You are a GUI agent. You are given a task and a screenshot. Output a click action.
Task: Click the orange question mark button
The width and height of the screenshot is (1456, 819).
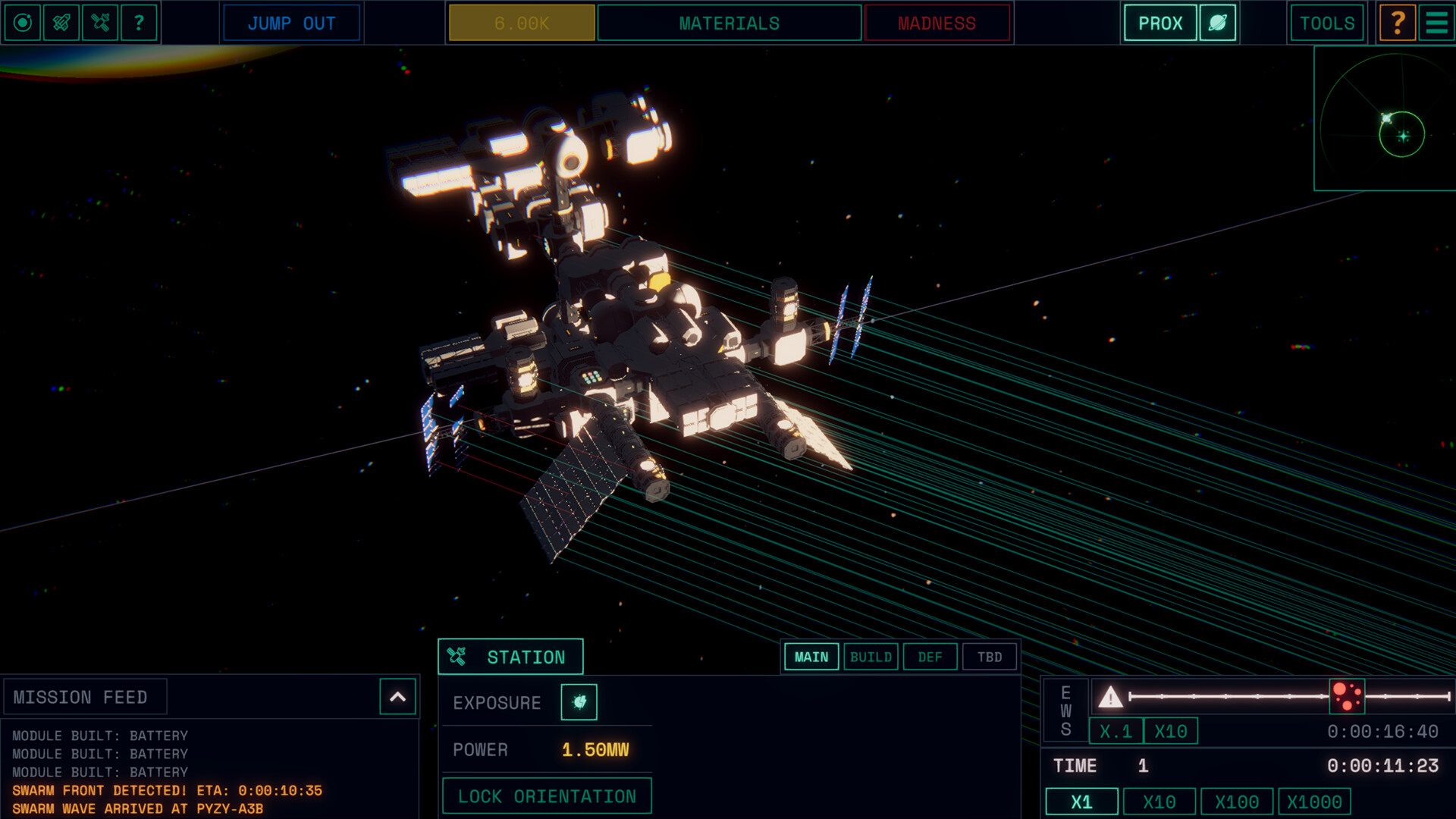(1398, 23)
